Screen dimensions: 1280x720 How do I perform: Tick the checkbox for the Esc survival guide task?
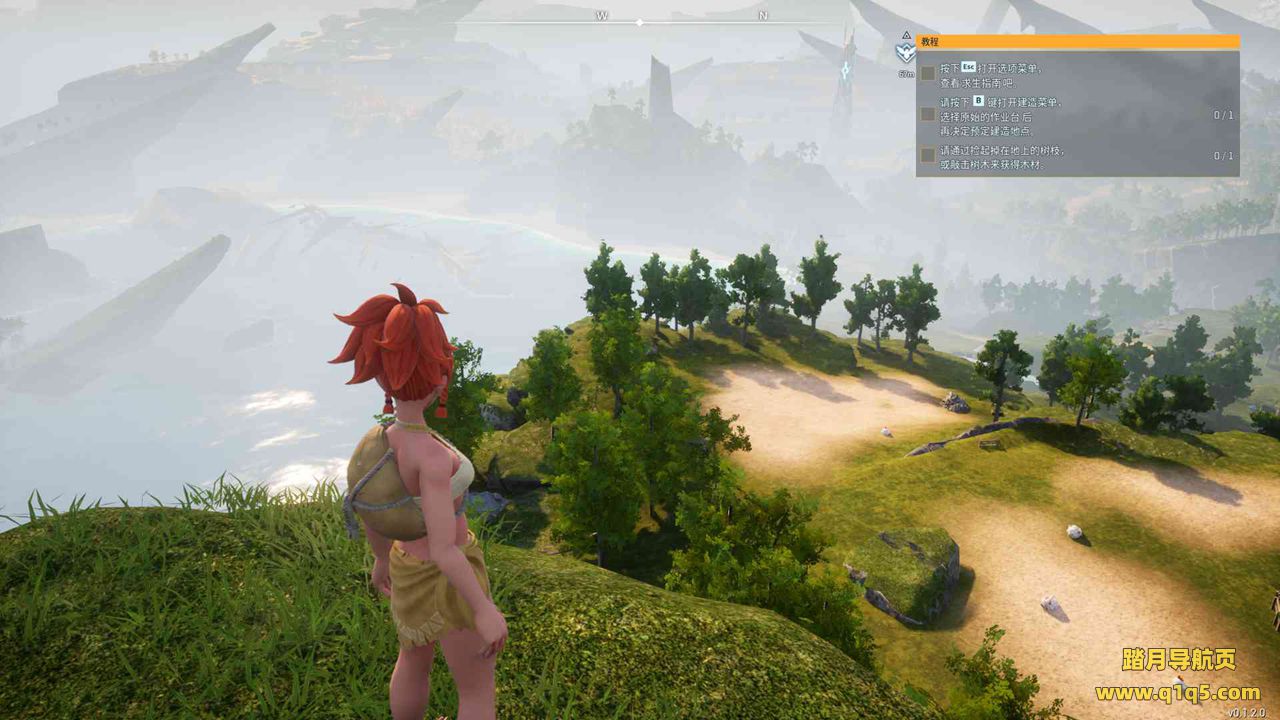point(928,73)
